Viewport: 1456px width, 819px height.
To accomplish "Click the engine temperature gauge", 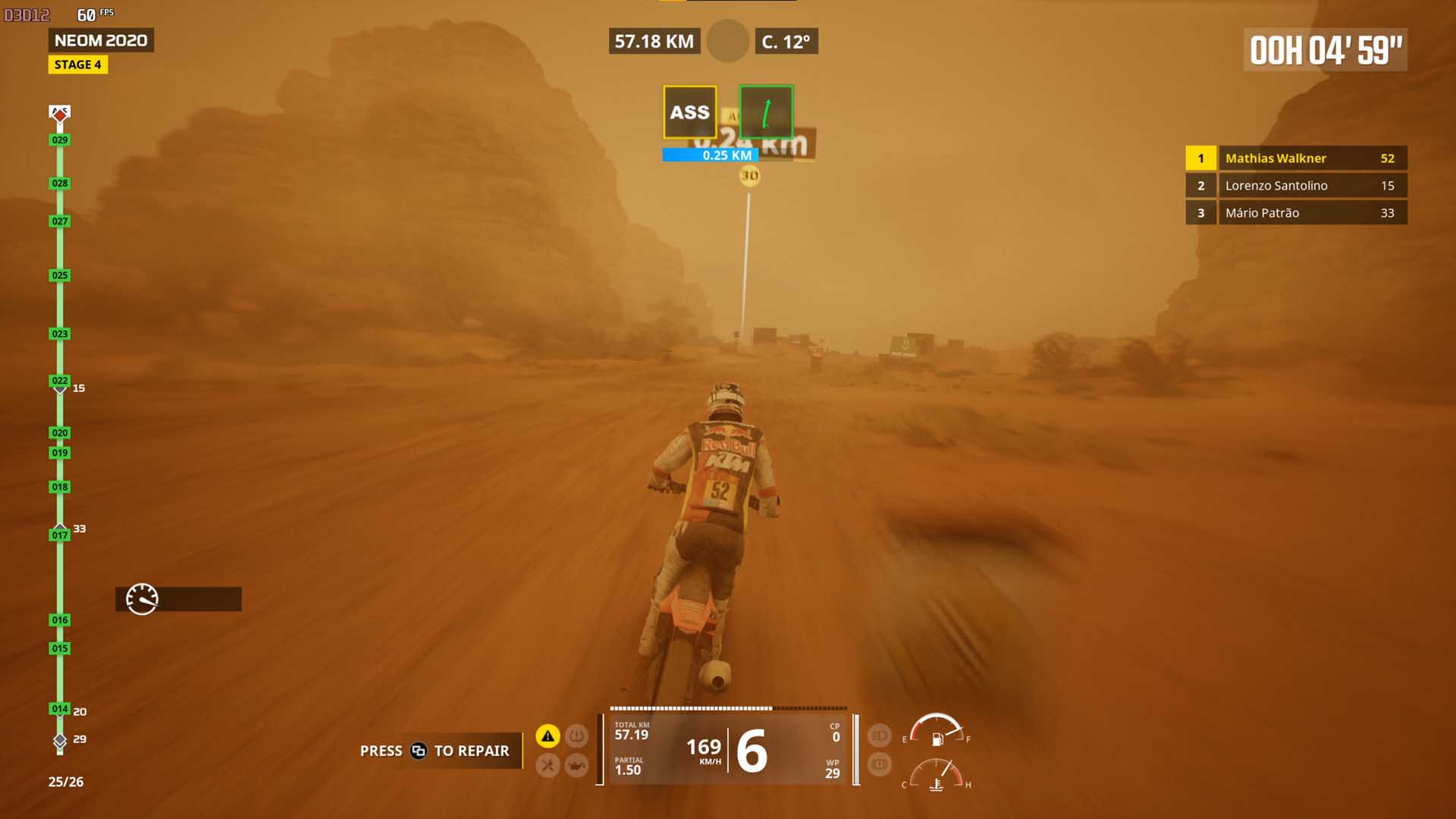I will coord(937,776).
